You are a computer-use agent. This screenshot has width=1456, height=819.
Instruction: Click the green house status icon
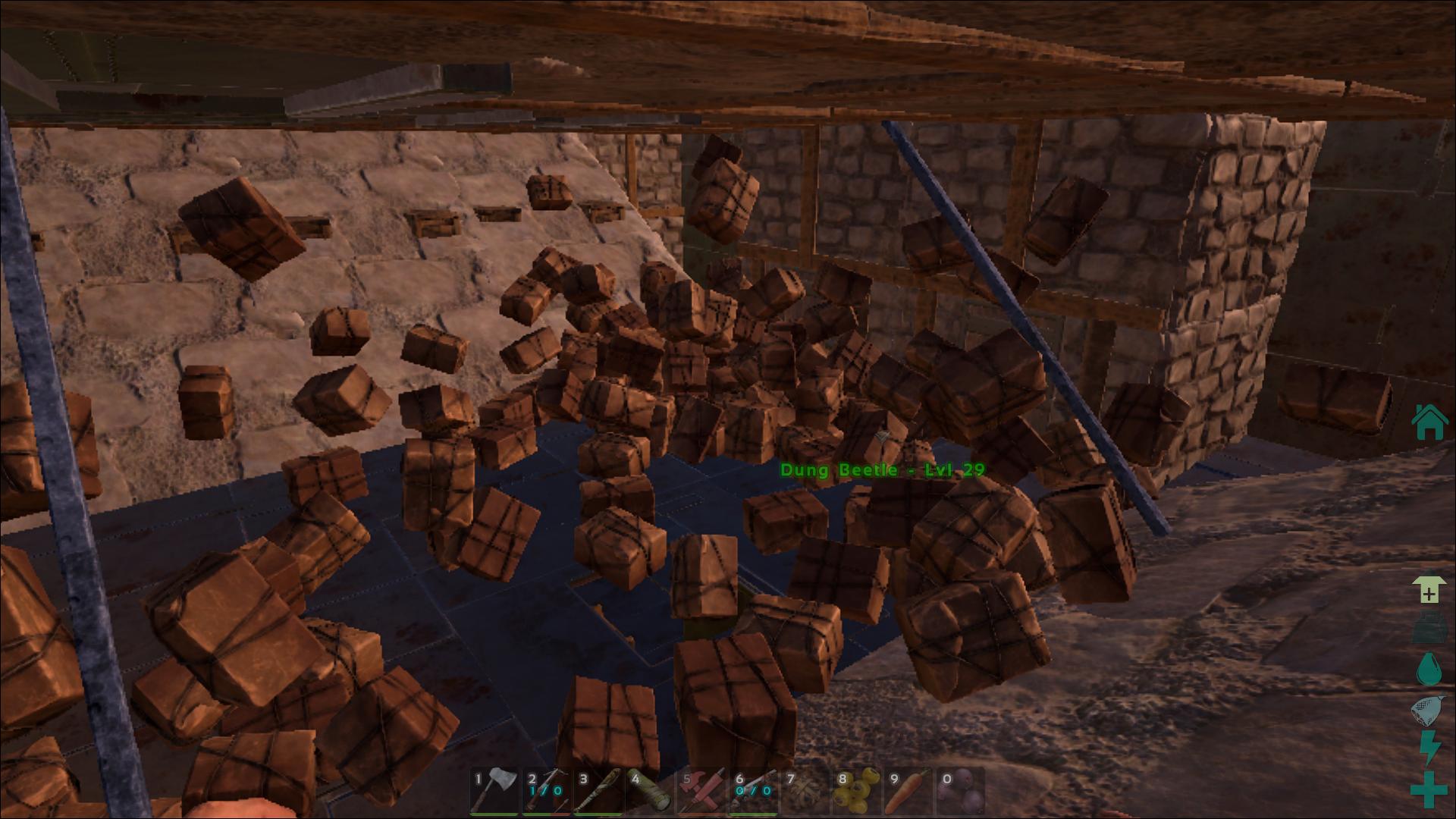click(1429, 422)
